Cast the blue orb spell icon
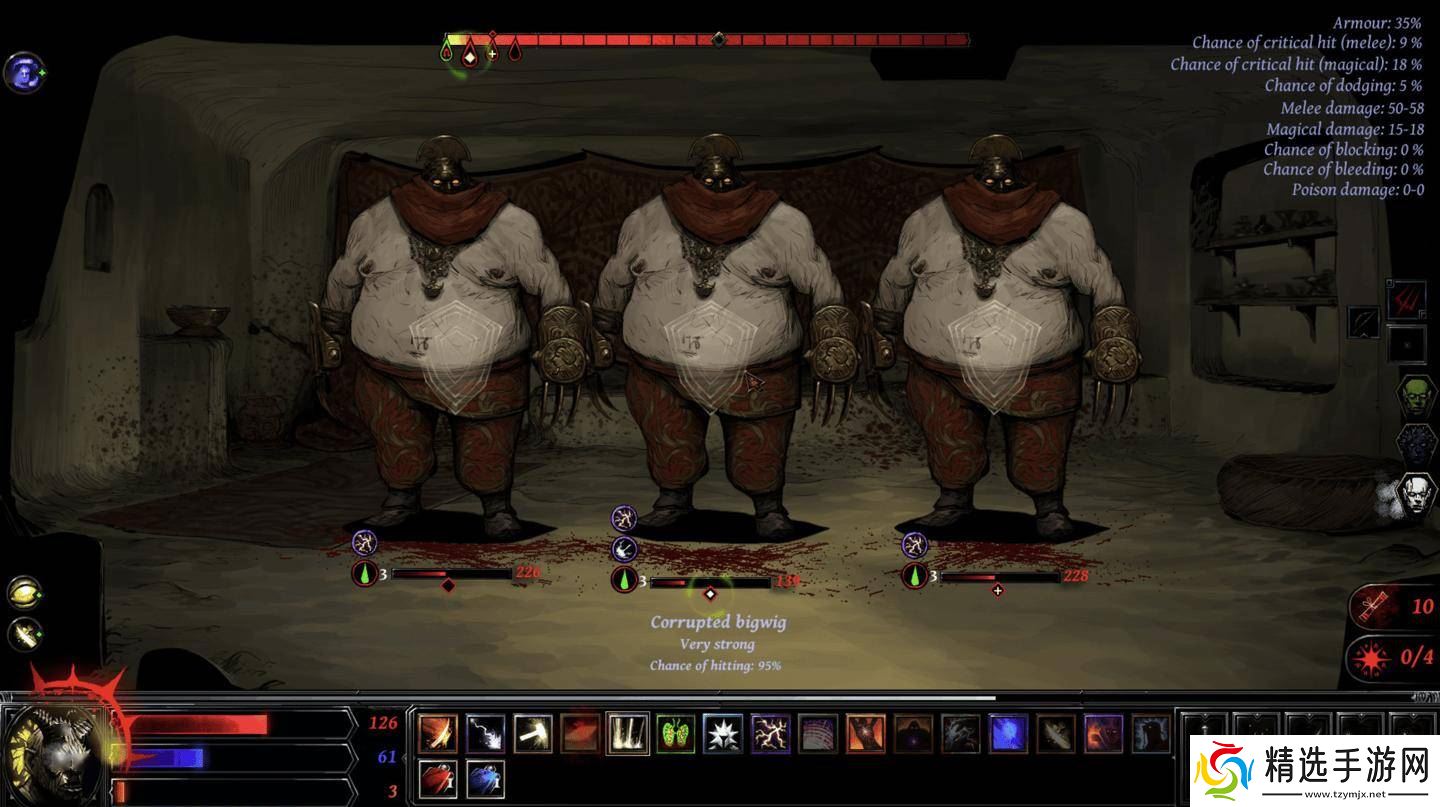The width and height of the screenshot is (1440, 807). pyautogui.click(x=1008, y=733)
